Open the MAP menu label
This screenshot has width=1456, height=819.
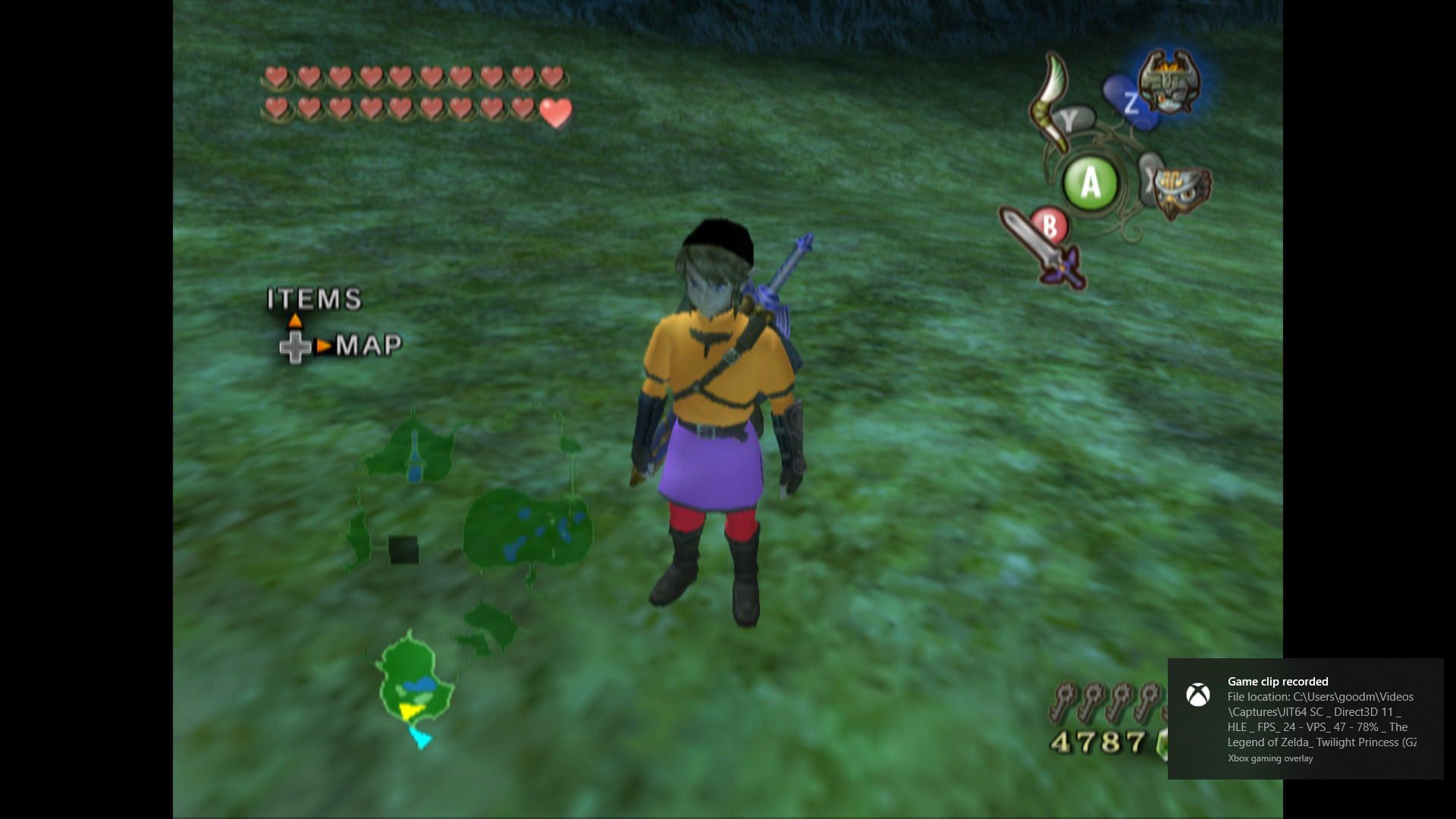[369, 344]
